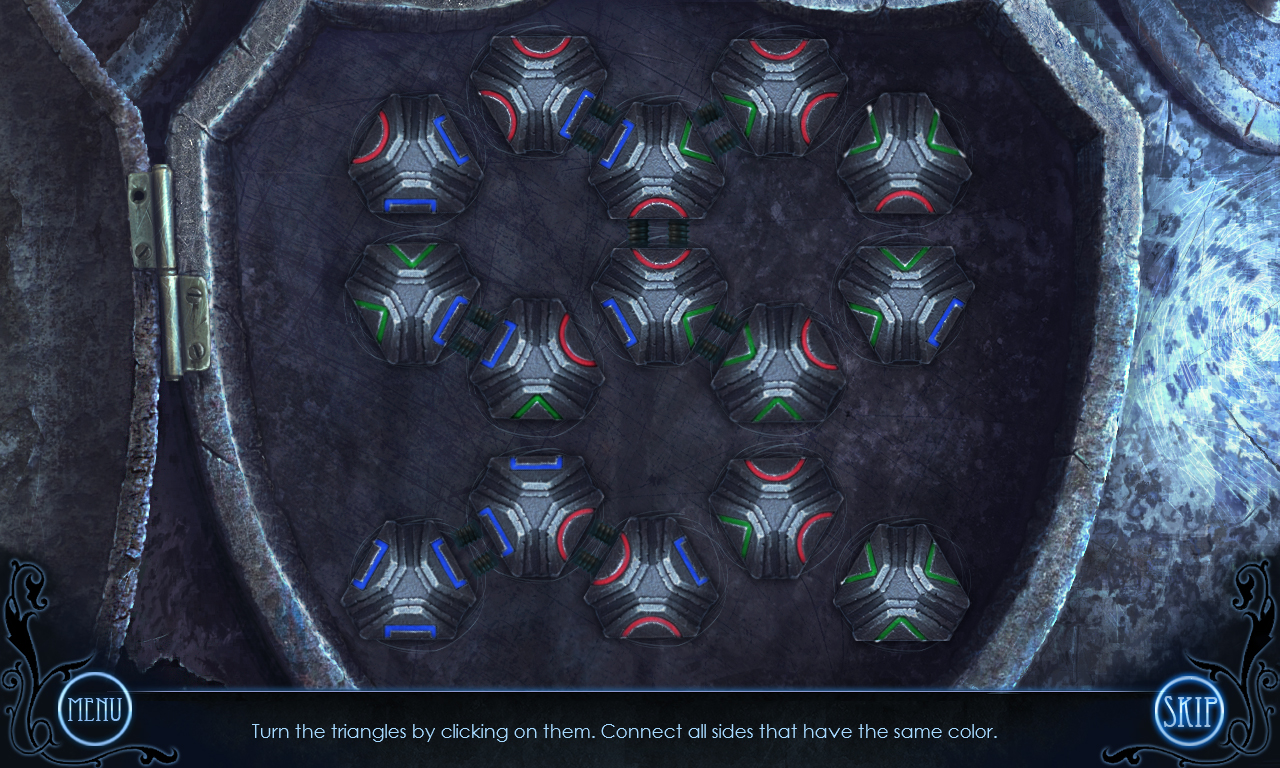This screenshot has height=768, width=1280.
Task: Rotate the triangle with three blue sides
Action: coord(409,580)
